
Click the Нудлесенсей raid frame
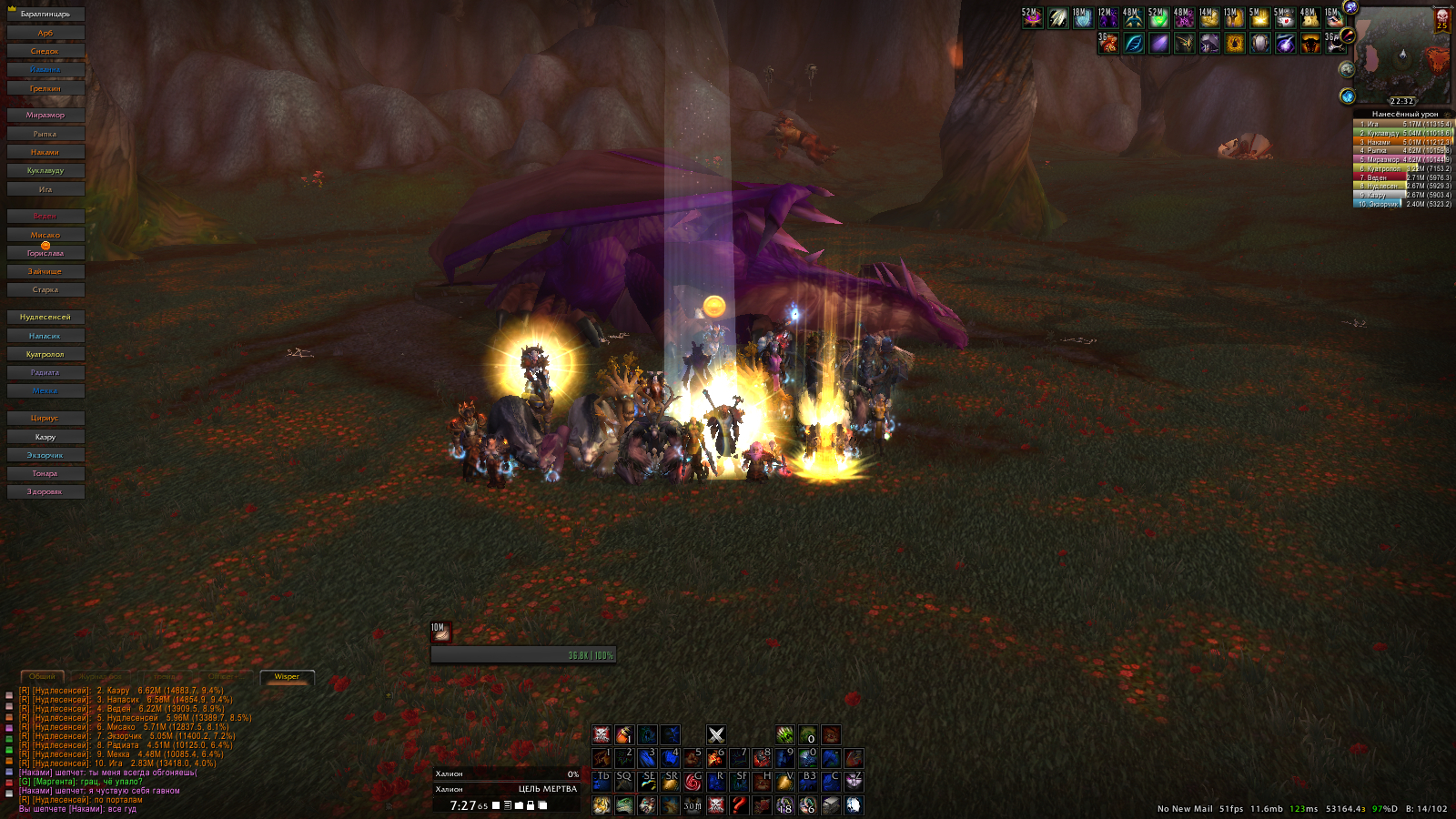[45, 318]
